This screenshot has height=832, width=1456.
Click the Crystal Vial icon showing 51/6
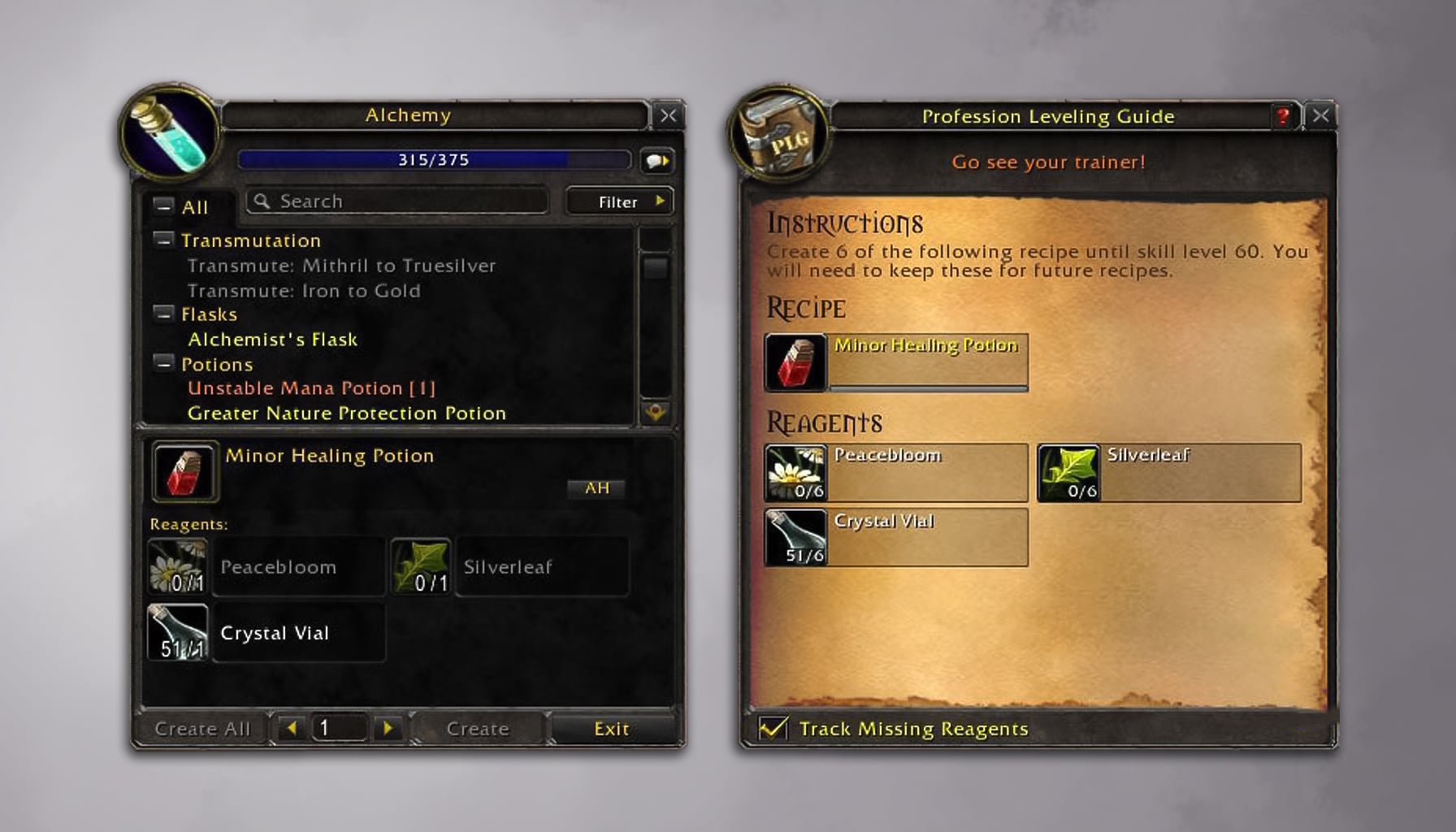(x=795, y=537)
